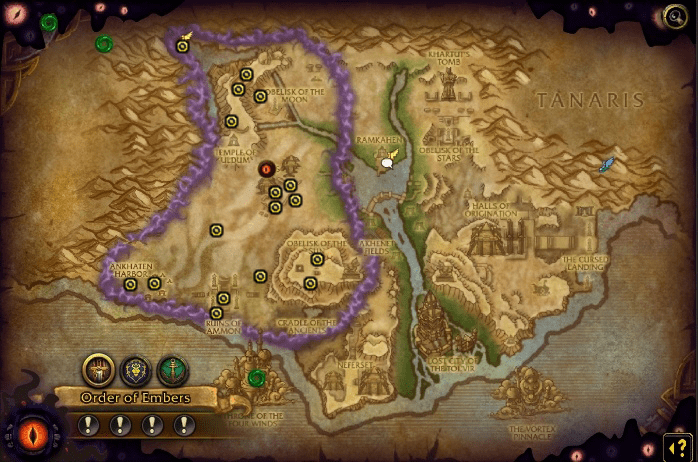Select the first exclamation mark quest icon
Screen dimensions: 698x462
tap(89, 424)
